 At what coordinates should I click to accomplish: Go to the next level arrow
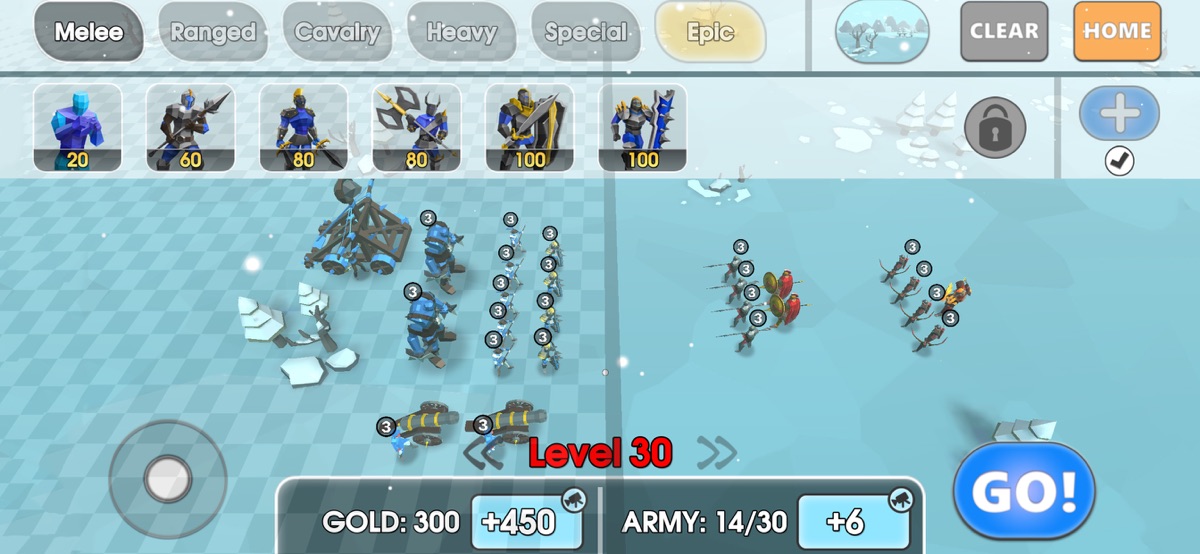click(x=717, y=453)
